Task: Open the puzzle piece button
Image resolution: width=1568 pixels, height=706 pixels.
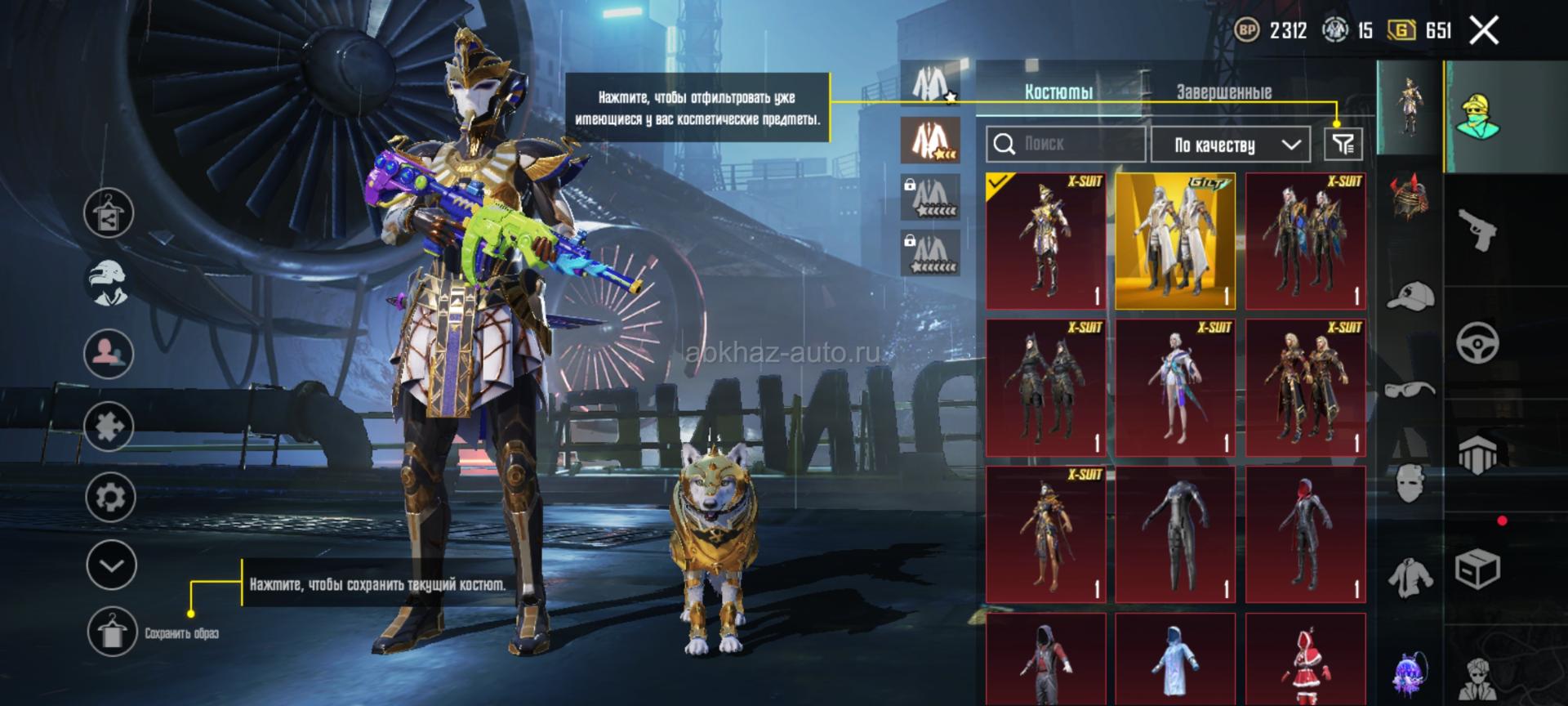Action: point(109,426)
